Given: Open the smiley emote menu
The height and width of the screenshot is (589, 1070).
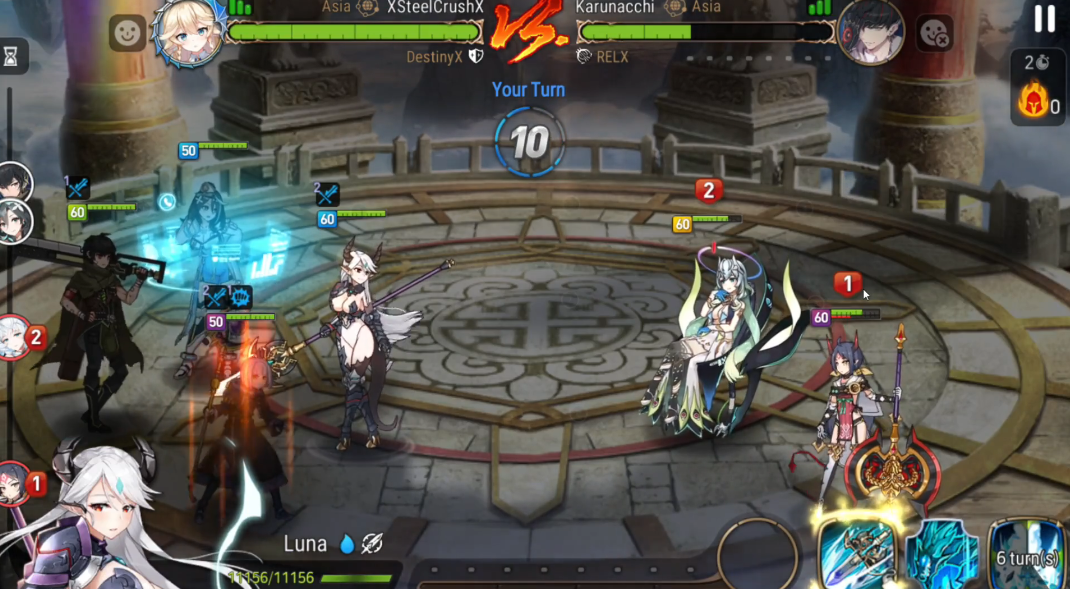Looking at the screenshot, I should pos(127,34).
